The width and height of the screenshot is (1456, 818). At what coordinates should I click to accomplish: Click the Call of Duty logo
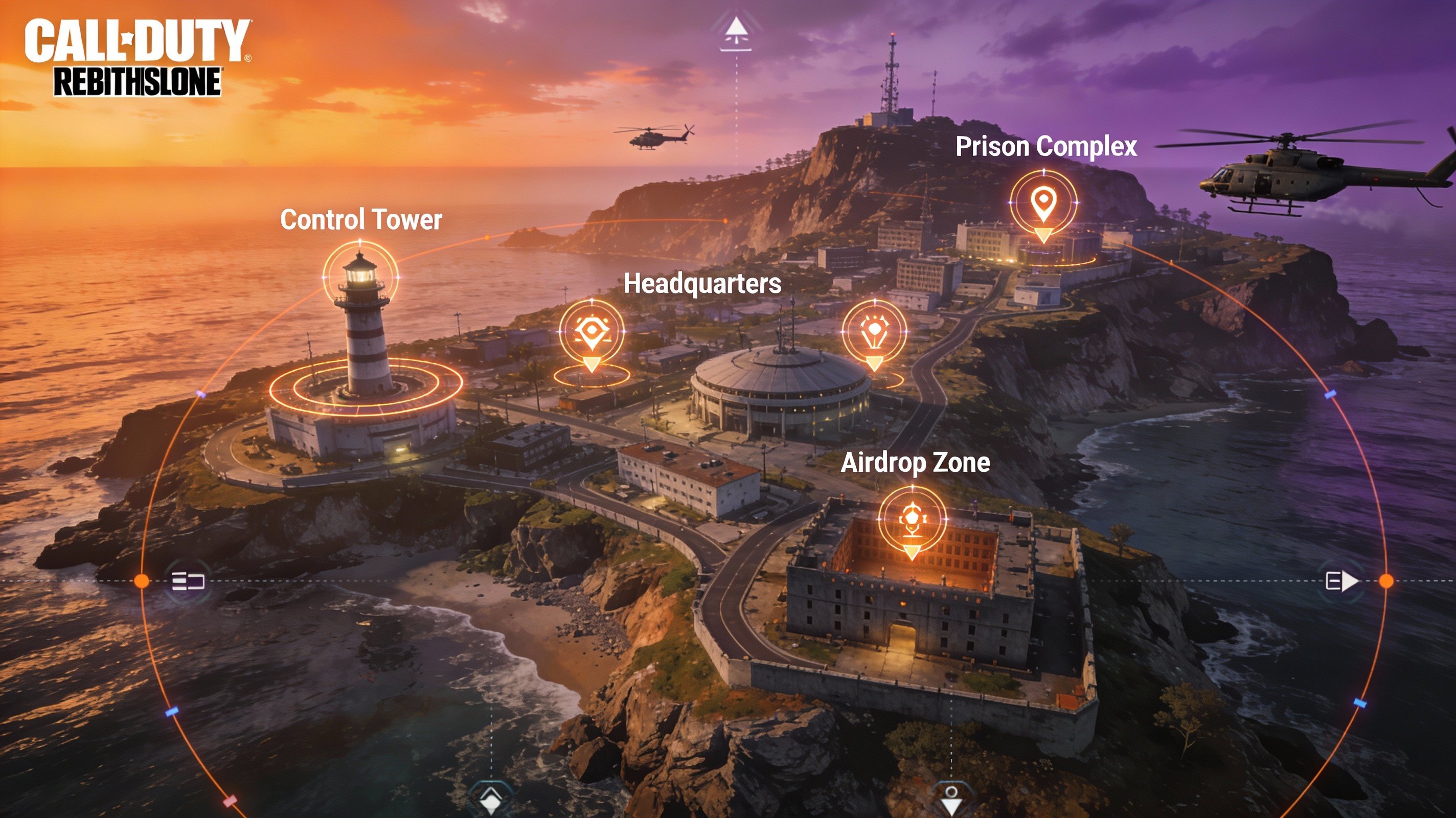[x=138, y=58]
